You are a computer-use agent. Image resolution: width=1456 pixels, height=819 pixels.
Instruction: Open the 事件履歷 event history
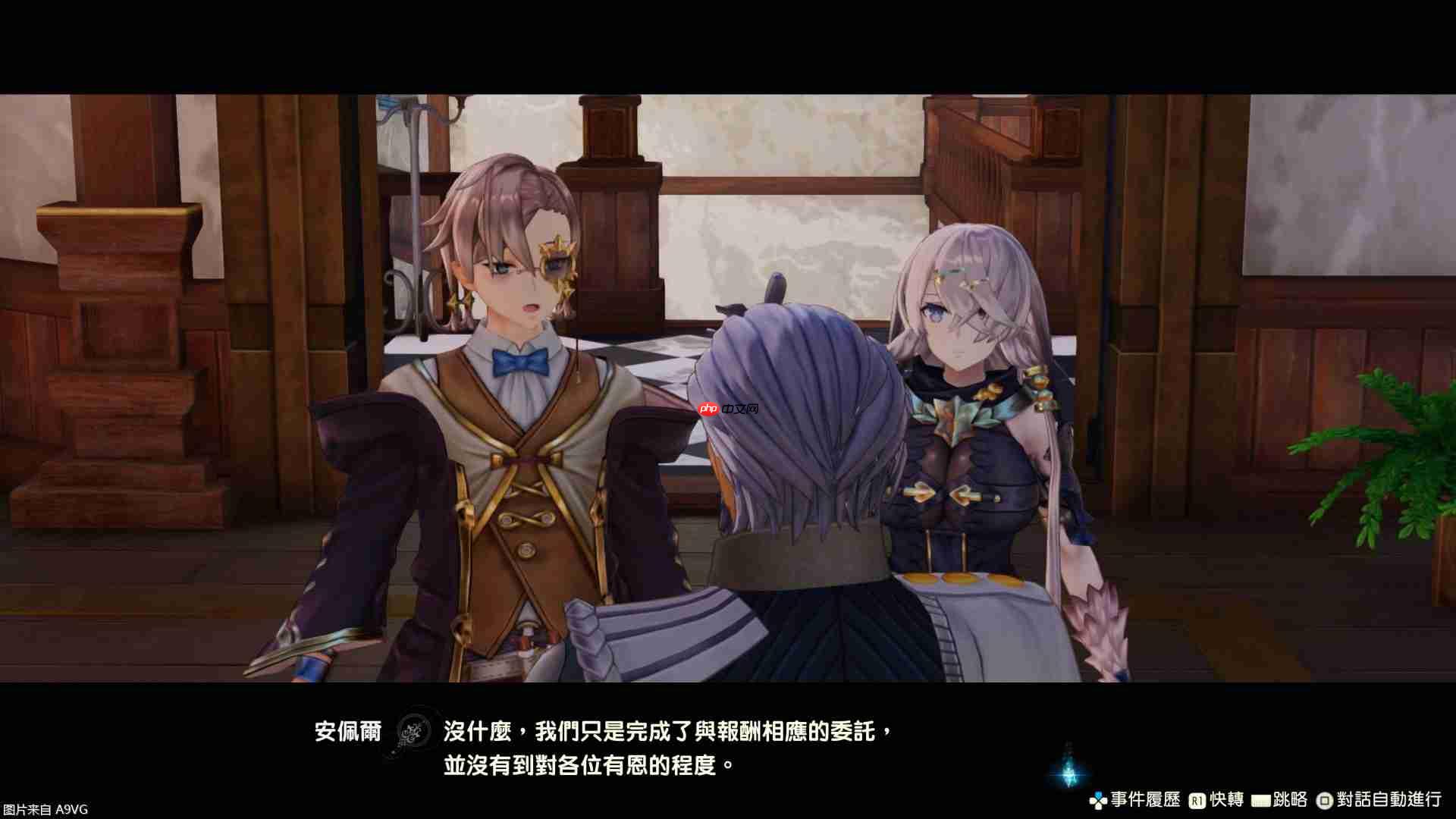point(1145,799)
